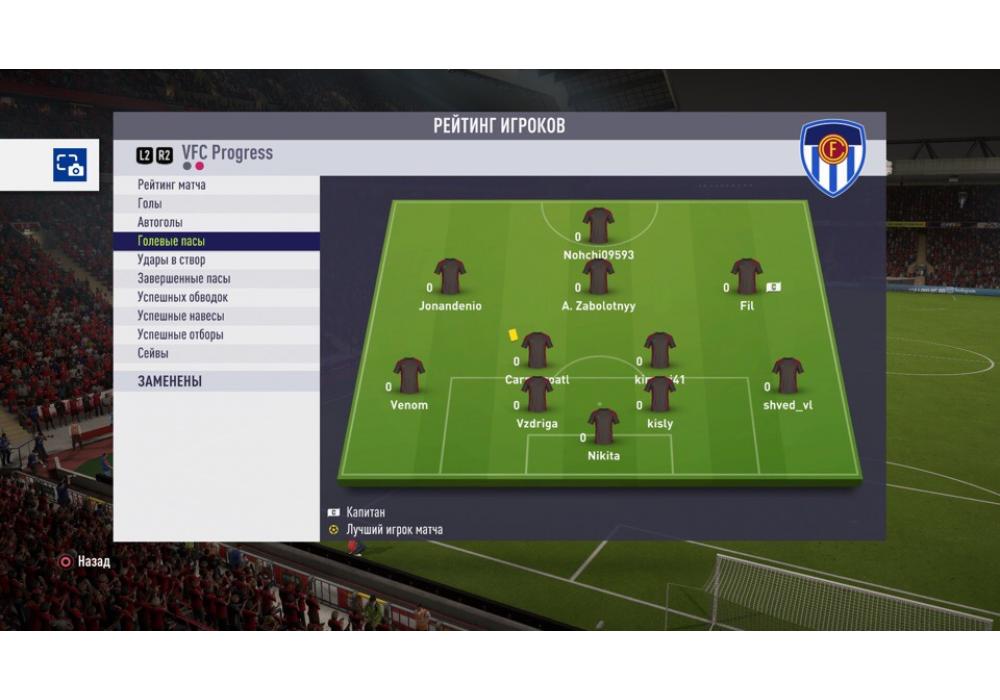Open the ЗАМЕНЕНЫ substitutes section
Viewport: 1000px width, 700px height.
170,381
